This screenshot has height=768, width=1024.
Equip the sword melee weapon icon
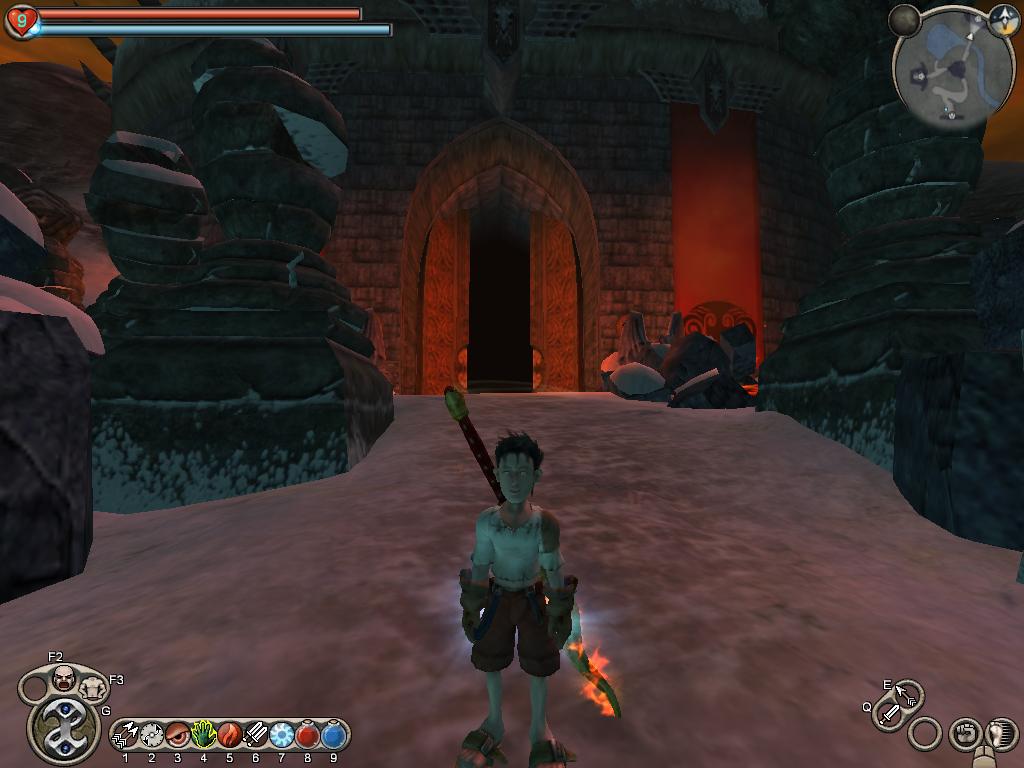pyautogui.click(x=889, y=714)
